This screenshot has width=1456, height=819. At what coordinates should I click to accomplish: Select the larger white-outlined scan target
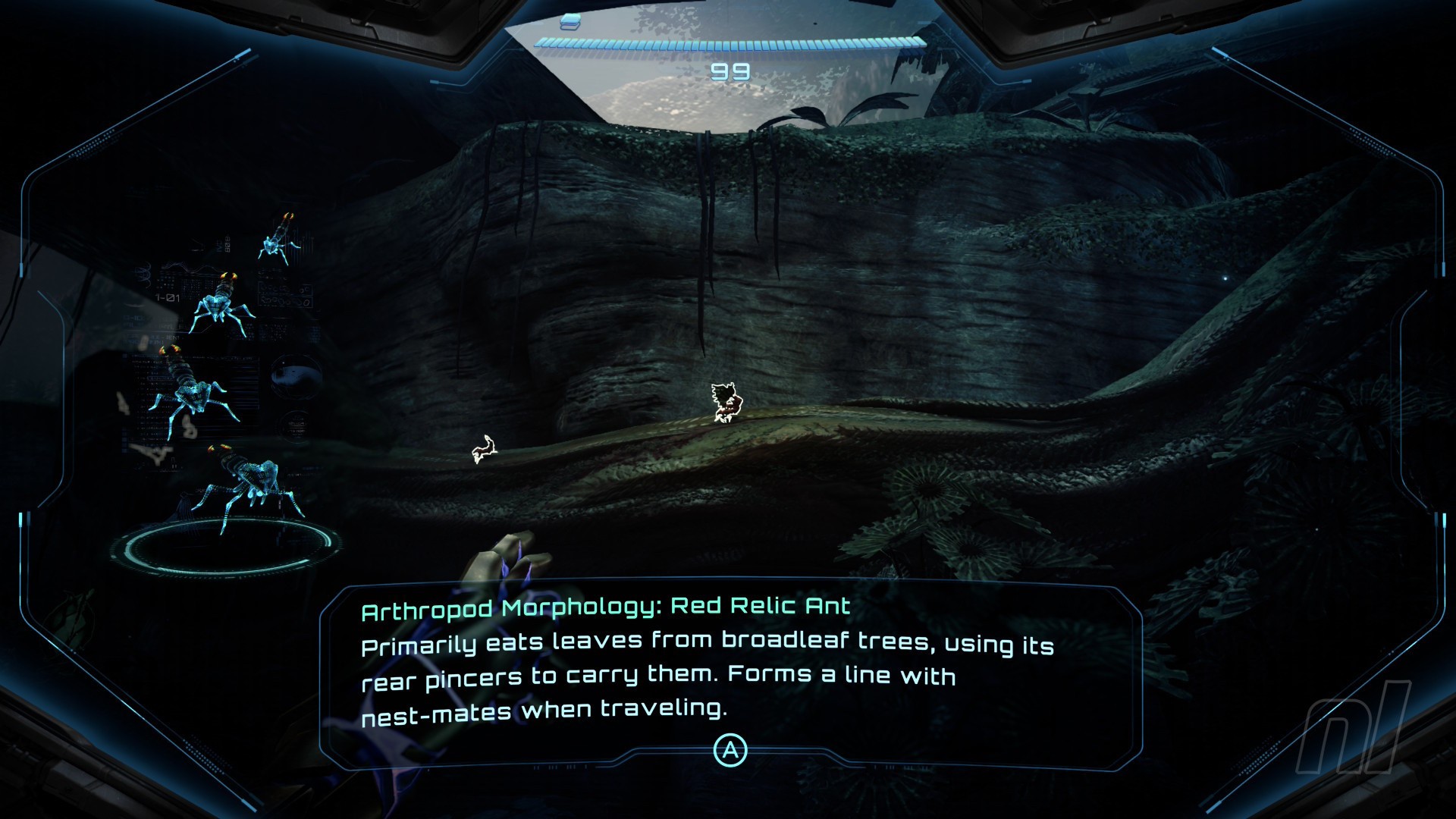pos(726,402)
